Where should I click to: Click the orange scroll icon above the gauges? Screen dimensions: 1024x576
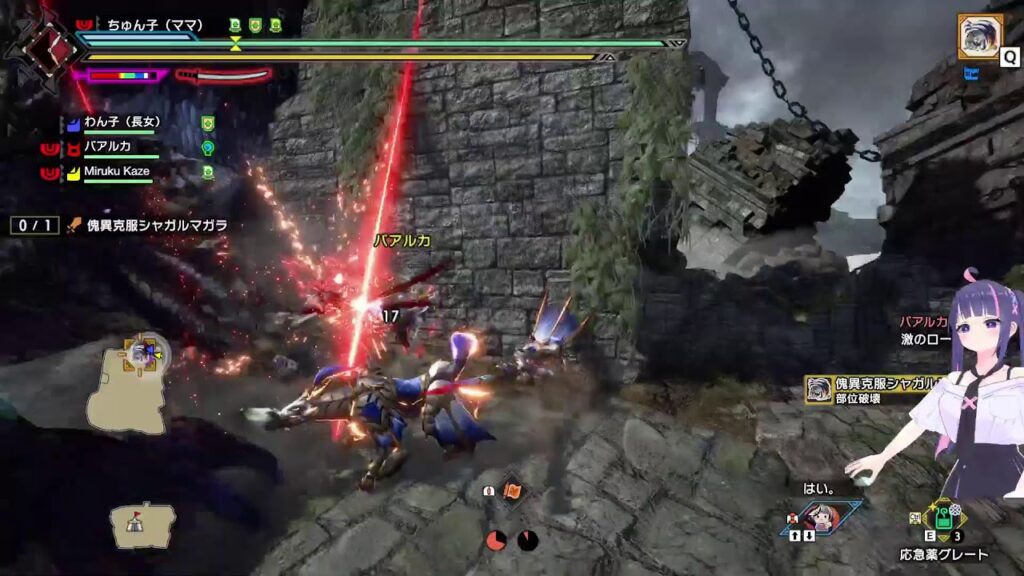[512, 491]
